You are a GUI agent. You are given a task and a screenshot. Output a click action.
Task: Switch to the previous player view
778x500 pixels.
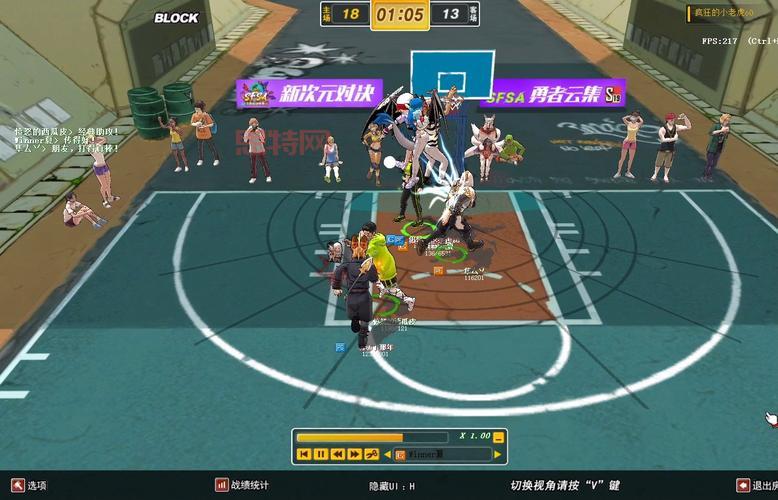coord(387,454)
